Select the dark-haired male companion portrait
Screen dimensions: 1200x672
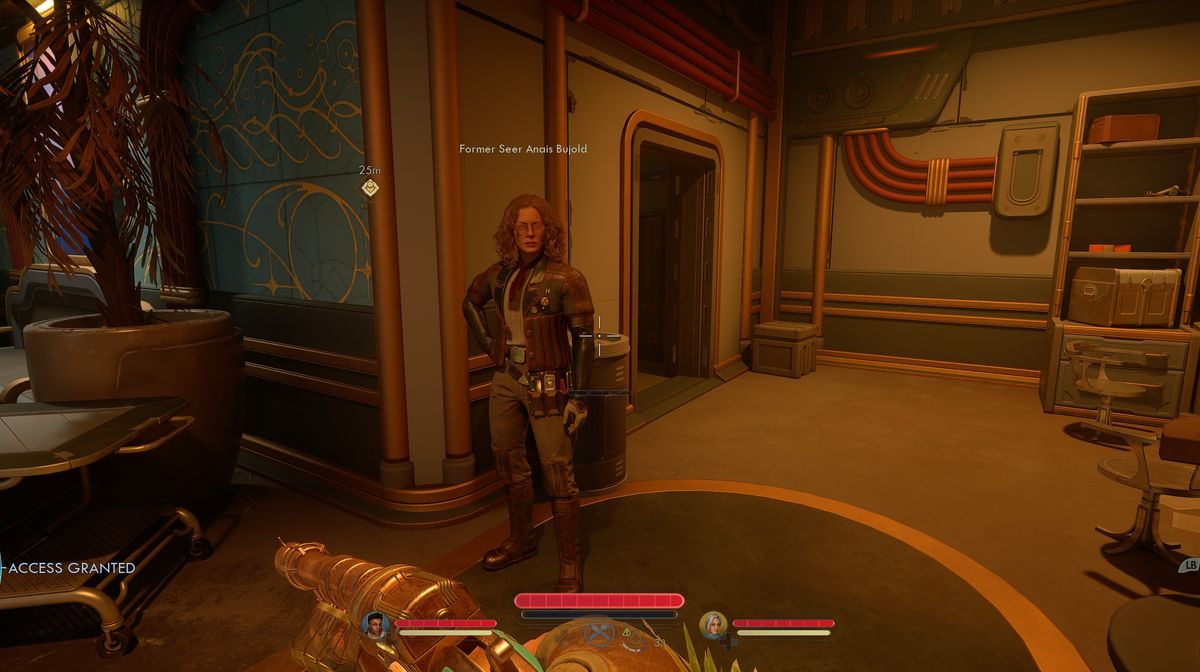pos(375,626)
